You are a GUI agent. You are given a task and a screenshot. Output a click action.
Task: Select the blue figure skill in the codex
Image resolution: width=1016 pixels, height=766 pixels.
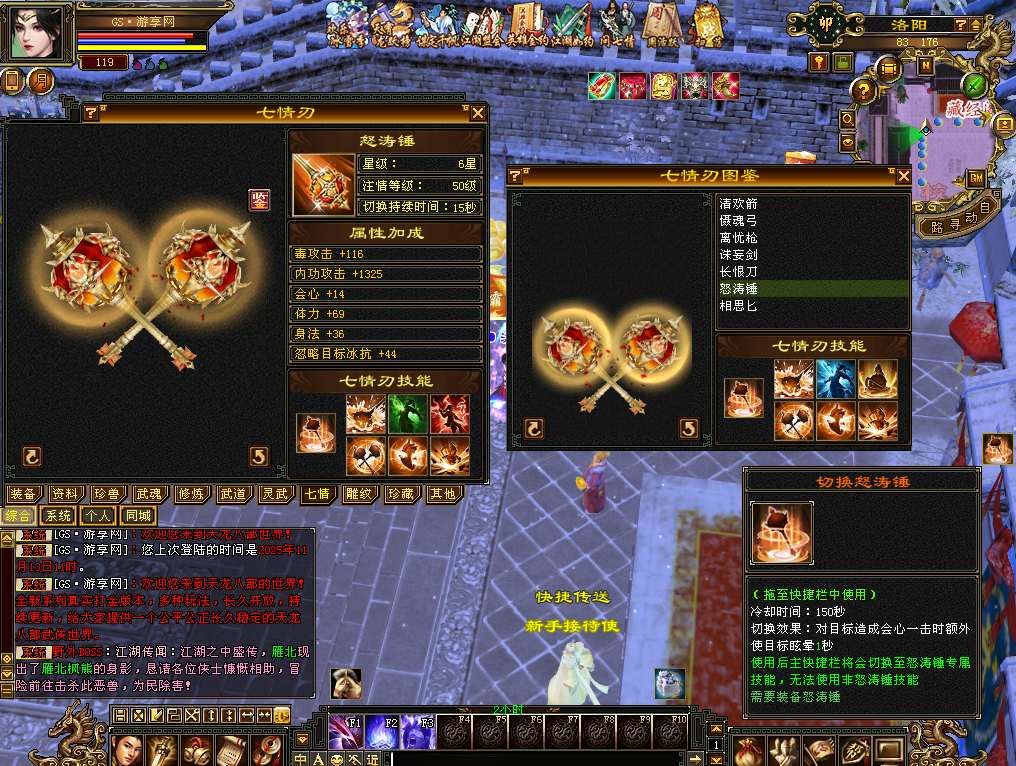pos(836,379)
